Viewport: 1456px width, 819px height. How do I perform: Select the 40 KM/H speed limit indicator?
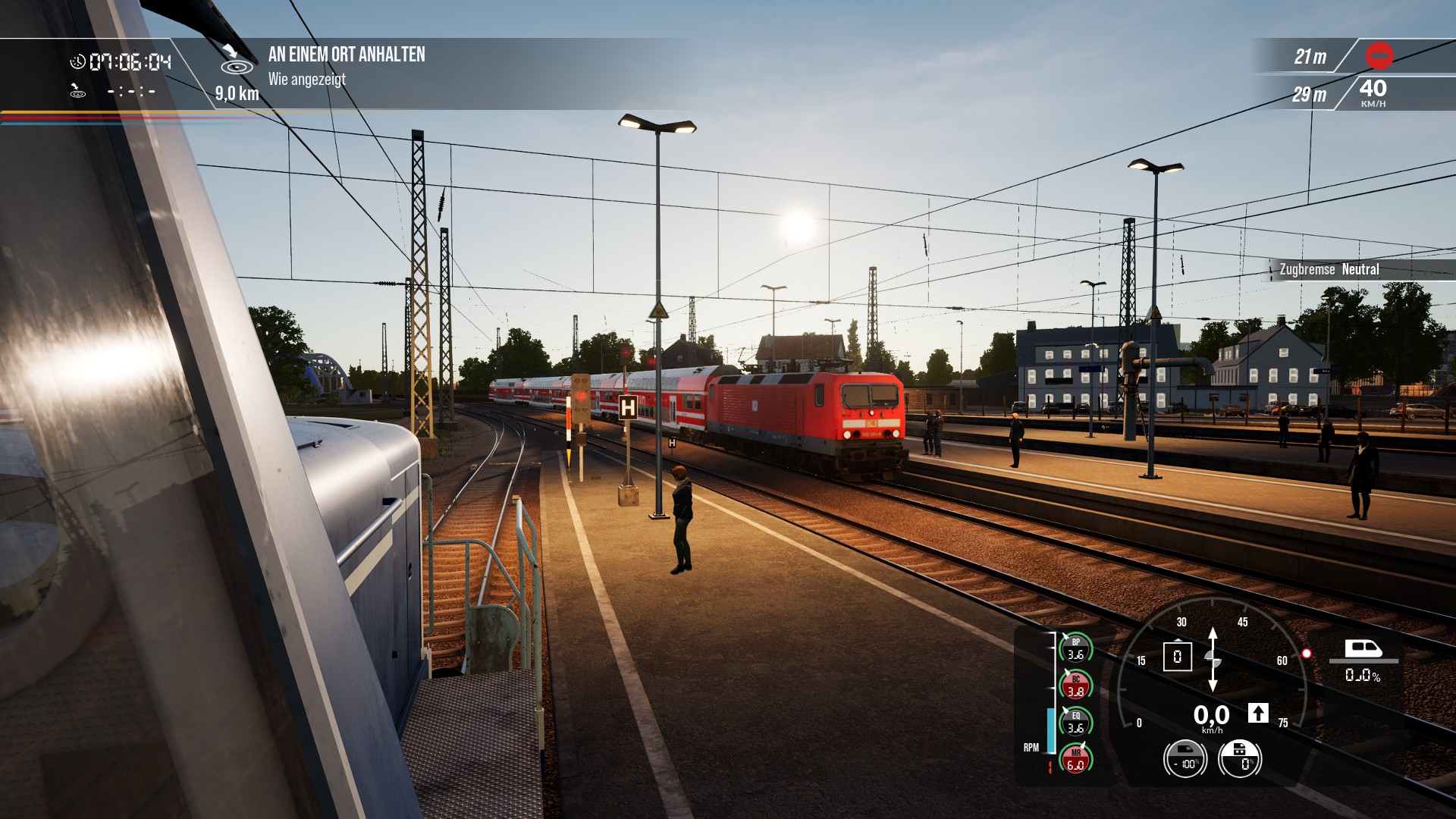(x=1373, y=93)
